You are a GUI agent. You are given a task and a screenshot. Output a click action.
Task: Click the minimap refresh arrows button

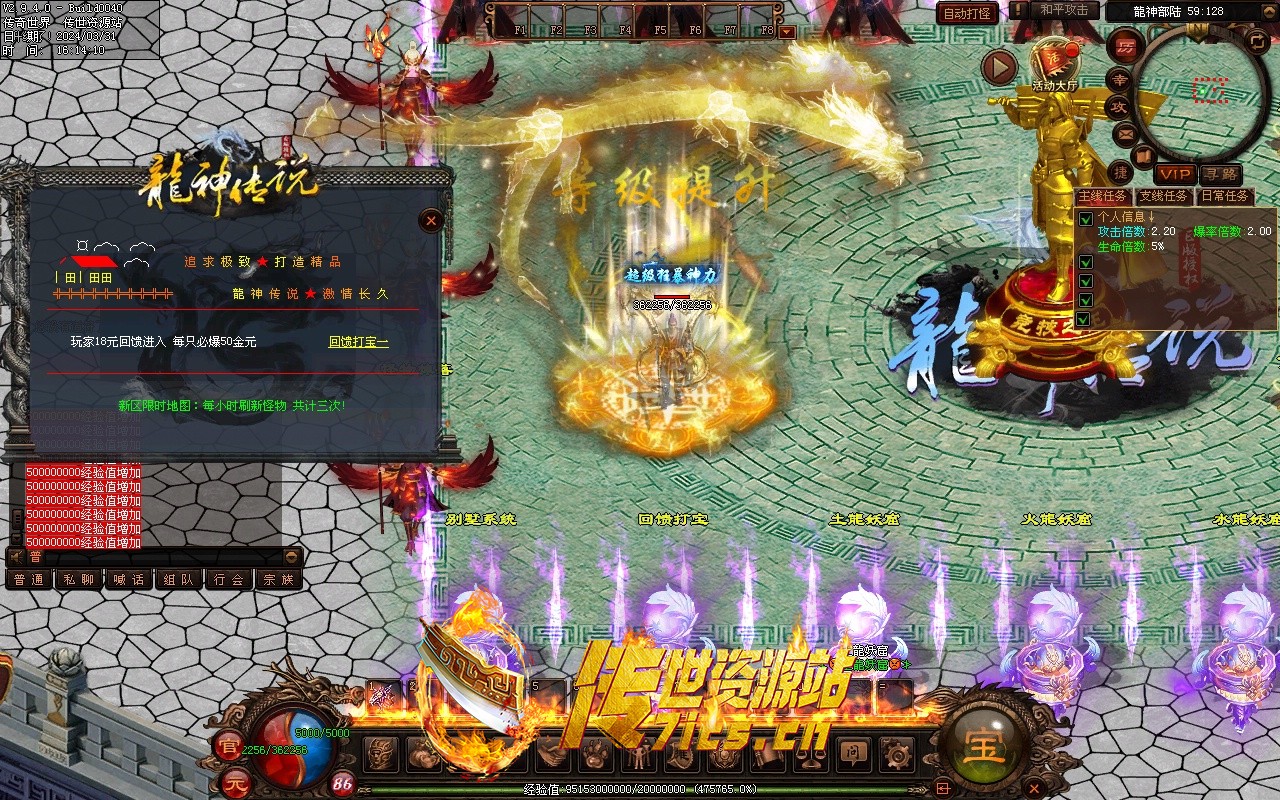pos(1257,41)
